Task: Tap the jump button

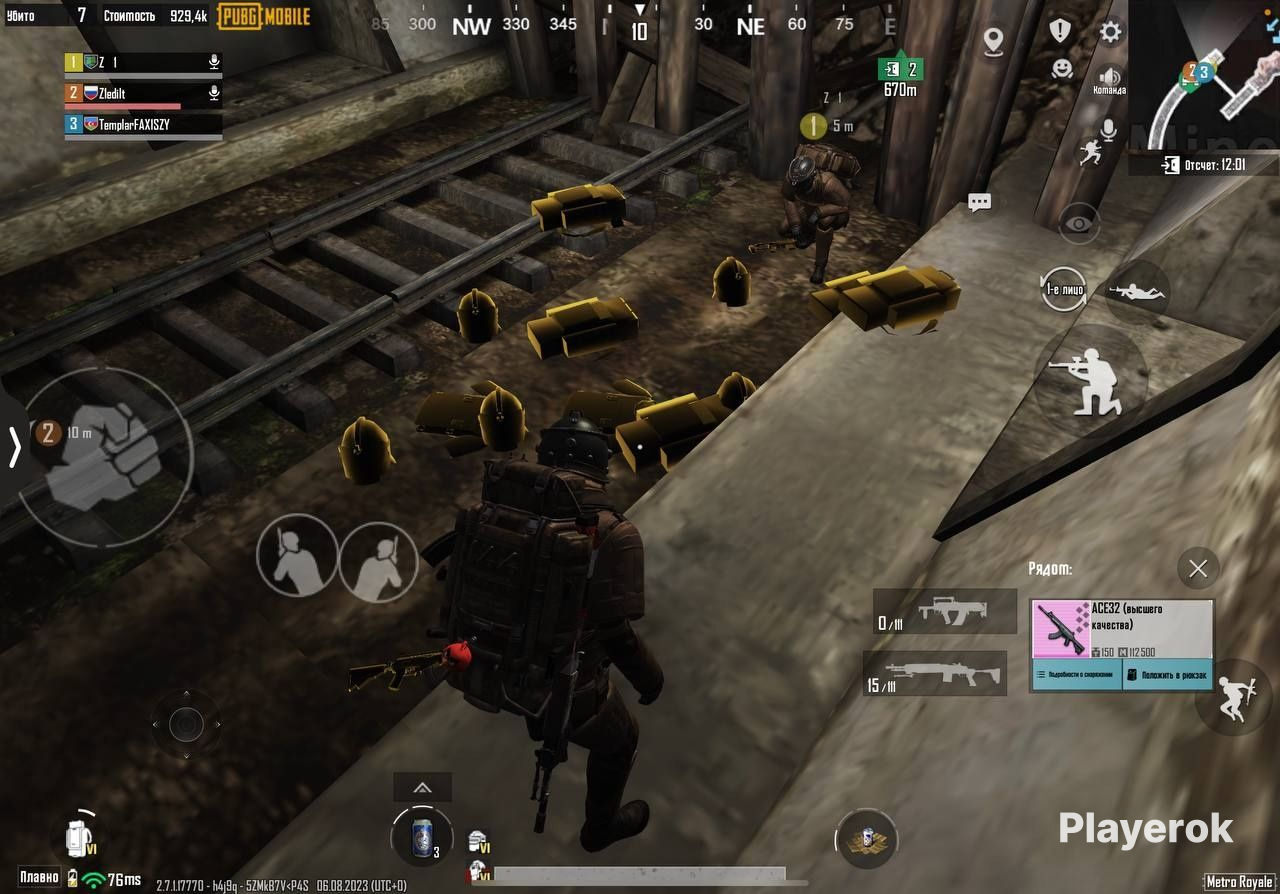Action: [x=1232, y=697]
